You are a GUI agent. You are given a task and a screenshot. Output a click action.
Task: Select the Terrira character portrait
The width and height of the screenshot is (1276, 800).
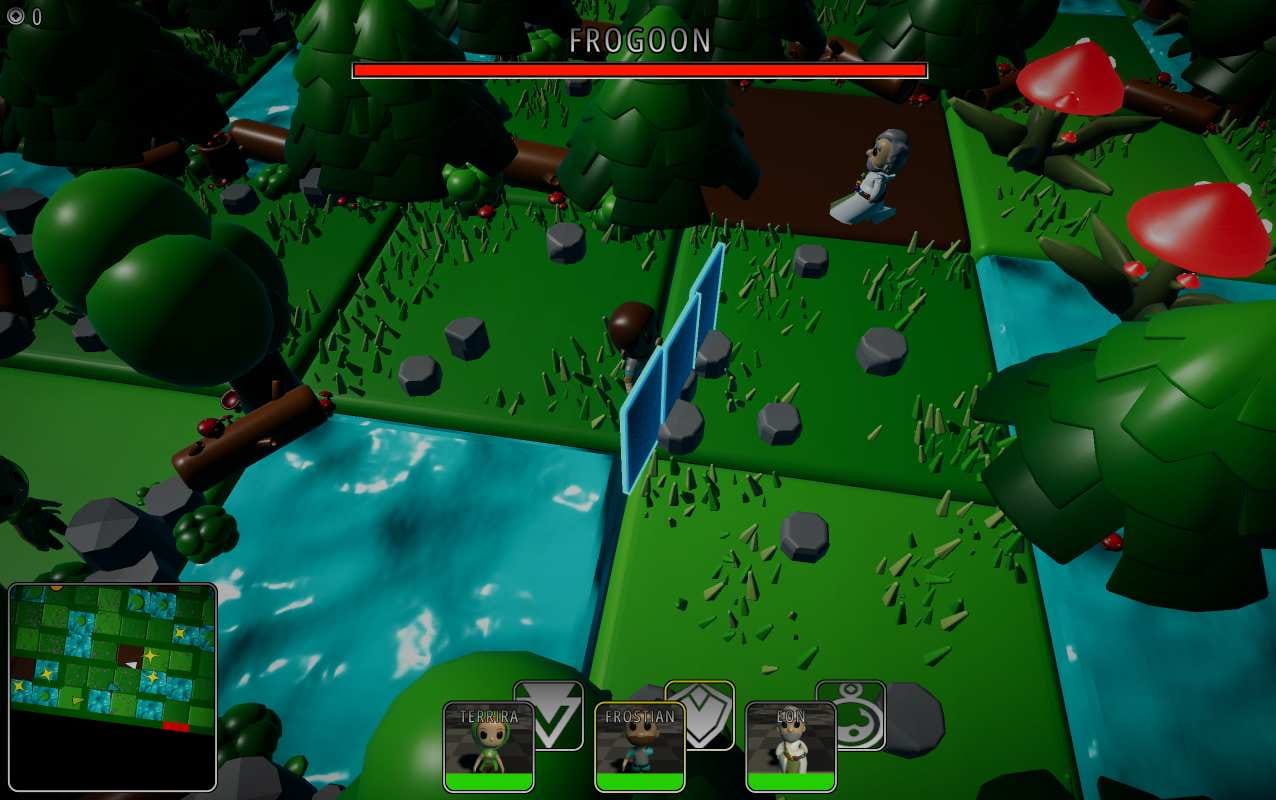tap(489, 746)
